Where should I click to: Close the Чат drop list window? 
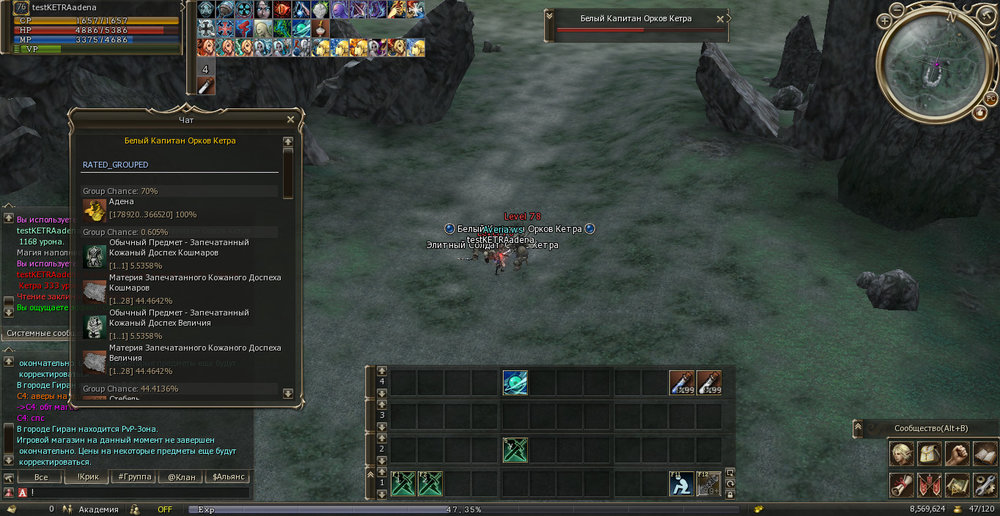coord(290,119)
